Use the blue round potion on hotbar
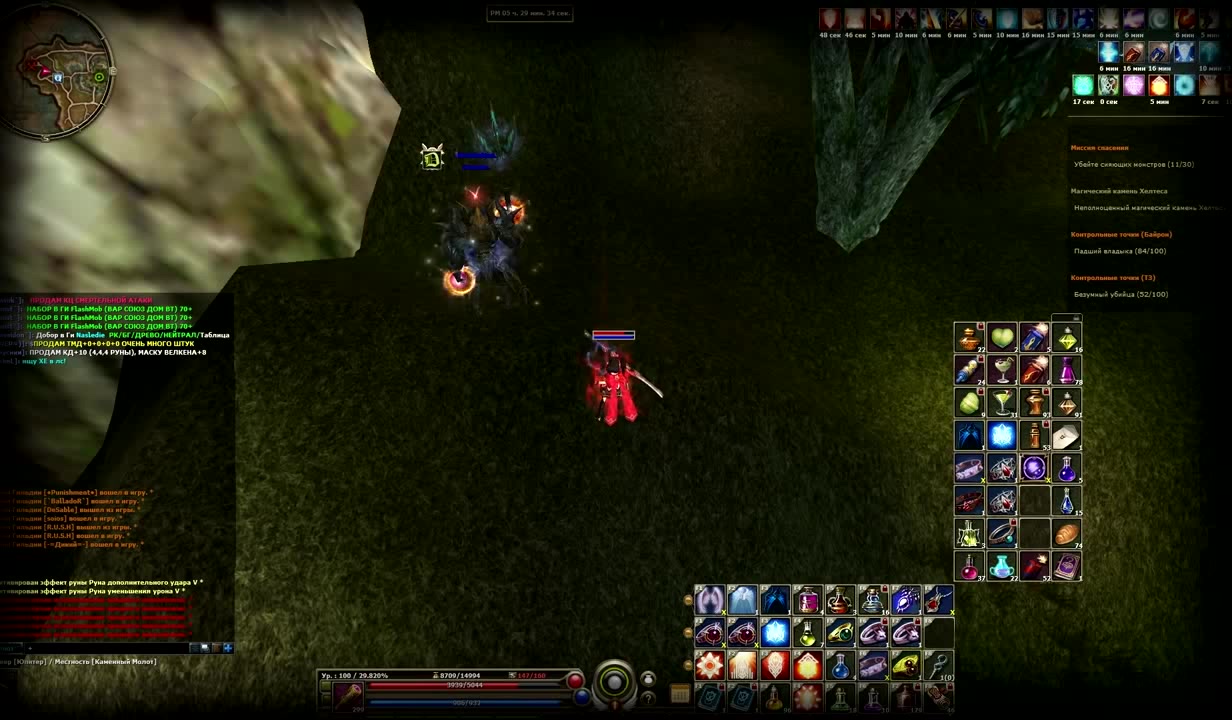This screenshot has width=1232, height=720. click(x=840, y=665)
